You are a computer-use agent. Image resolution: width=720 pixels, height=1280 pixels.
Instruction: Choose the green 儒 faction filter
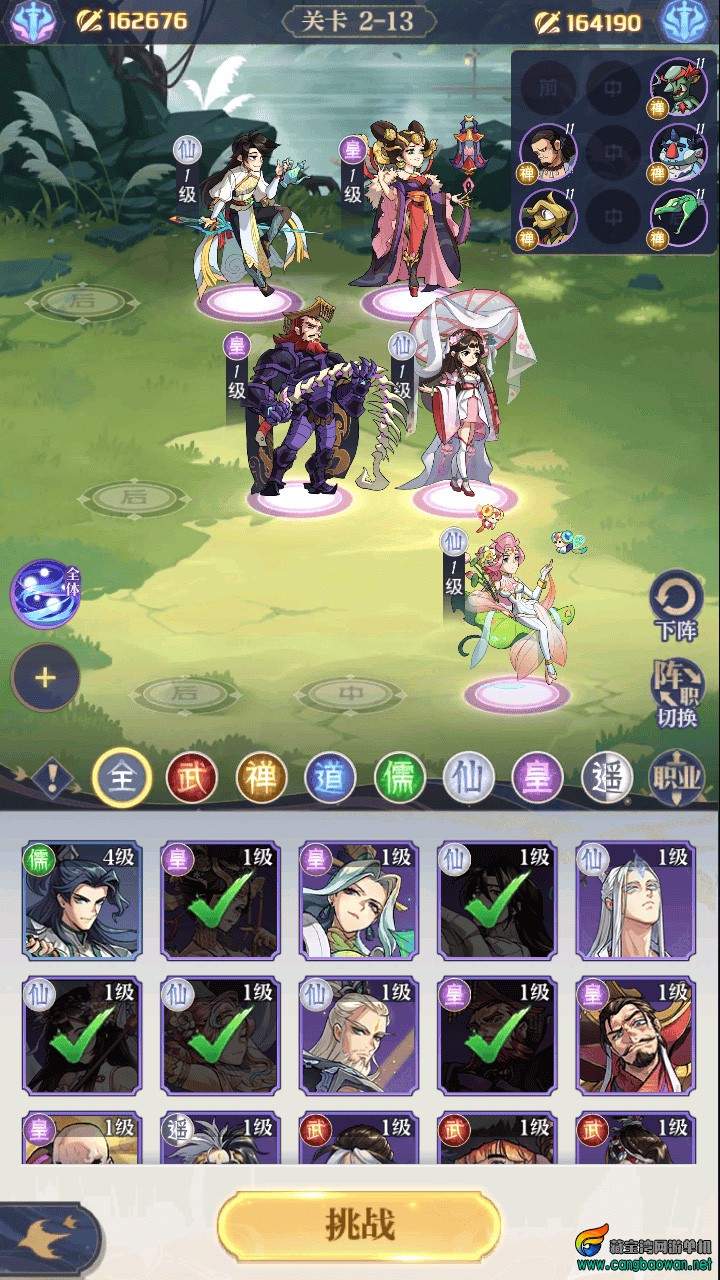400,777
